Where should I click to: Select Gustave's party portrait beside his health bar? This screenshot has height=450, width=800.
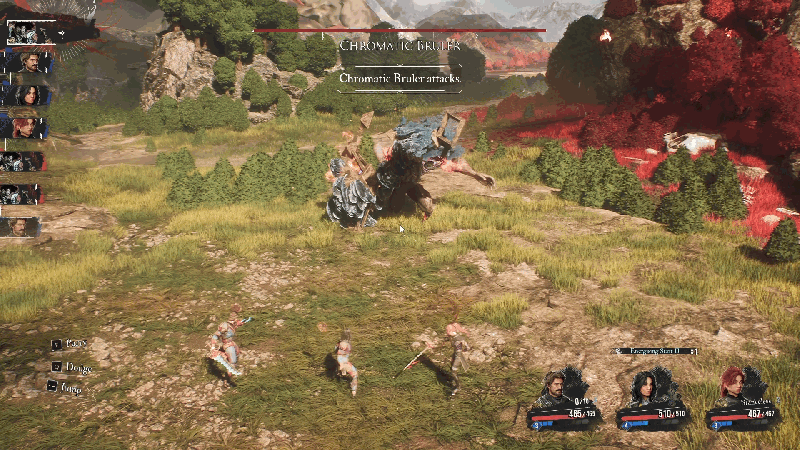552,386
